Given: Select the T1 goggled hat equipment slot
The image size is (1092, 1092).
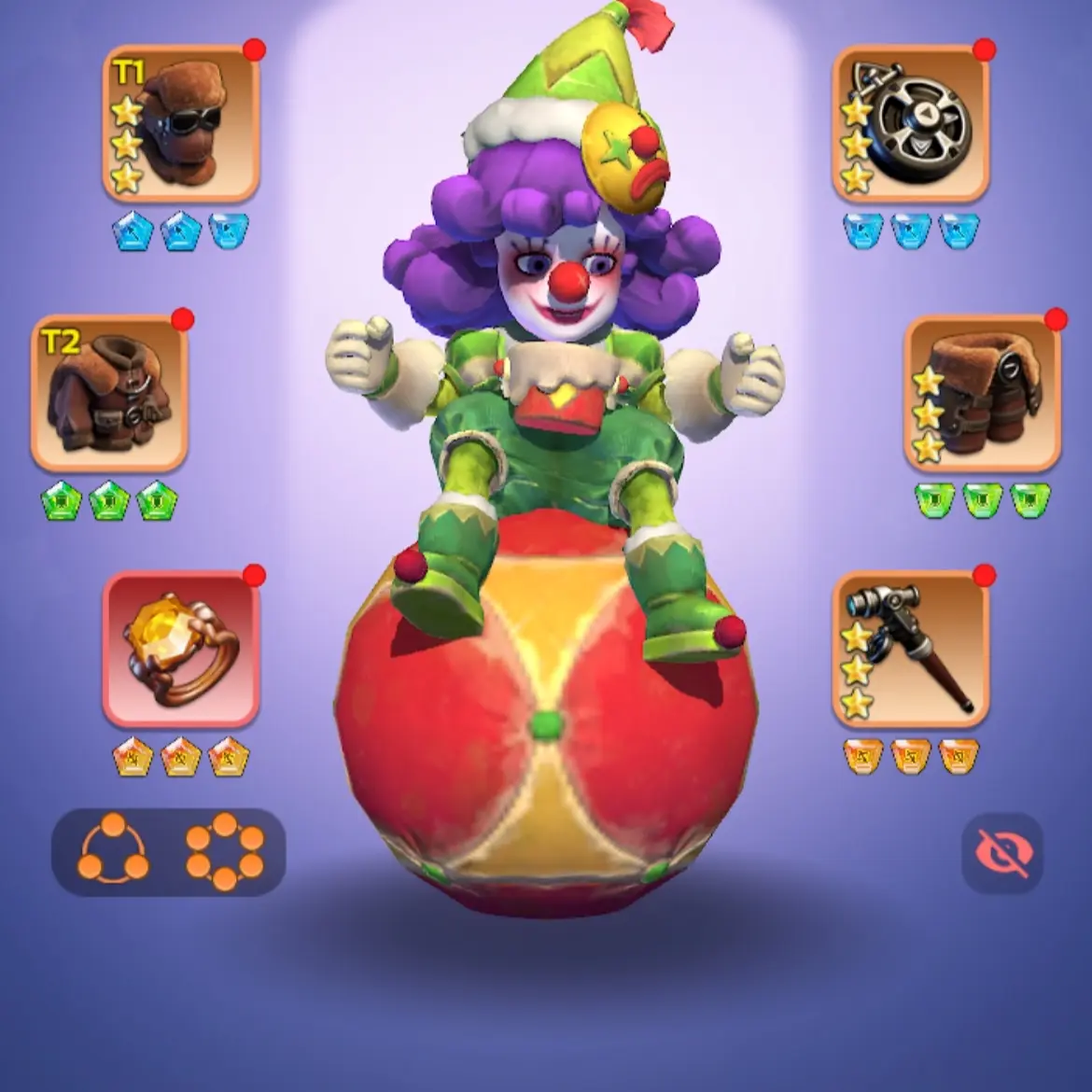Looking at the screenshot, I should click(181, 124).
